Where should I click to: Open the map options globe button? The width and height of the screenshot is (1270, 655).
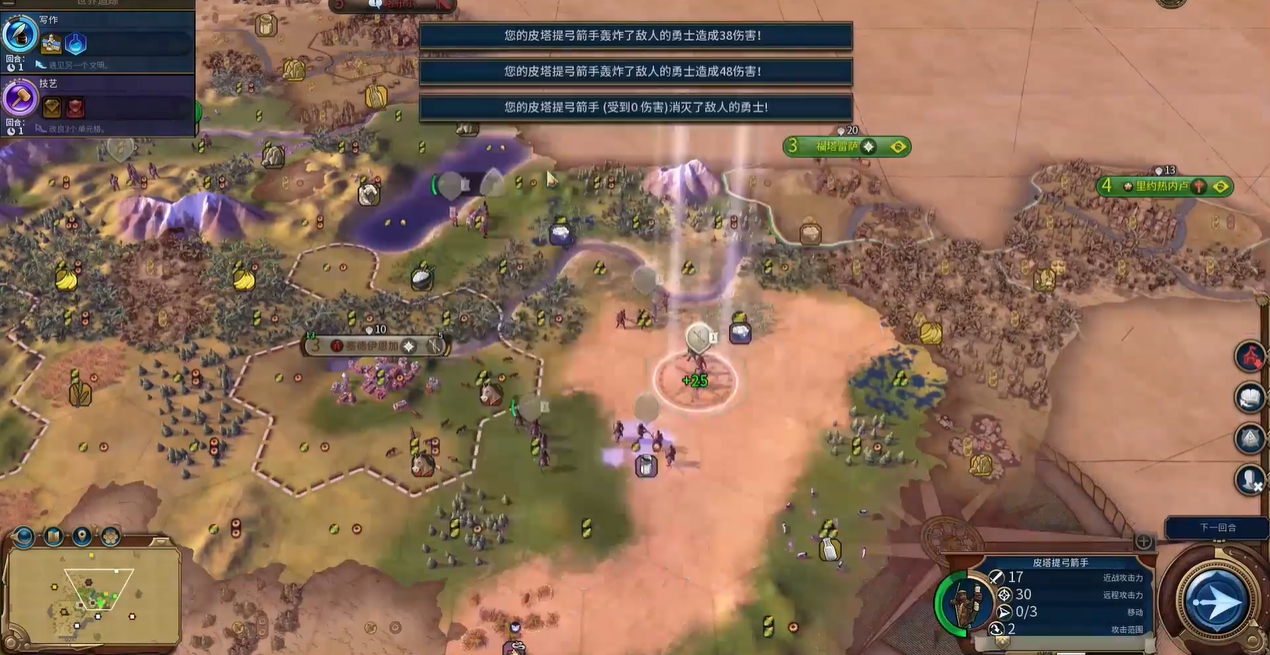(x=25, y=537)
